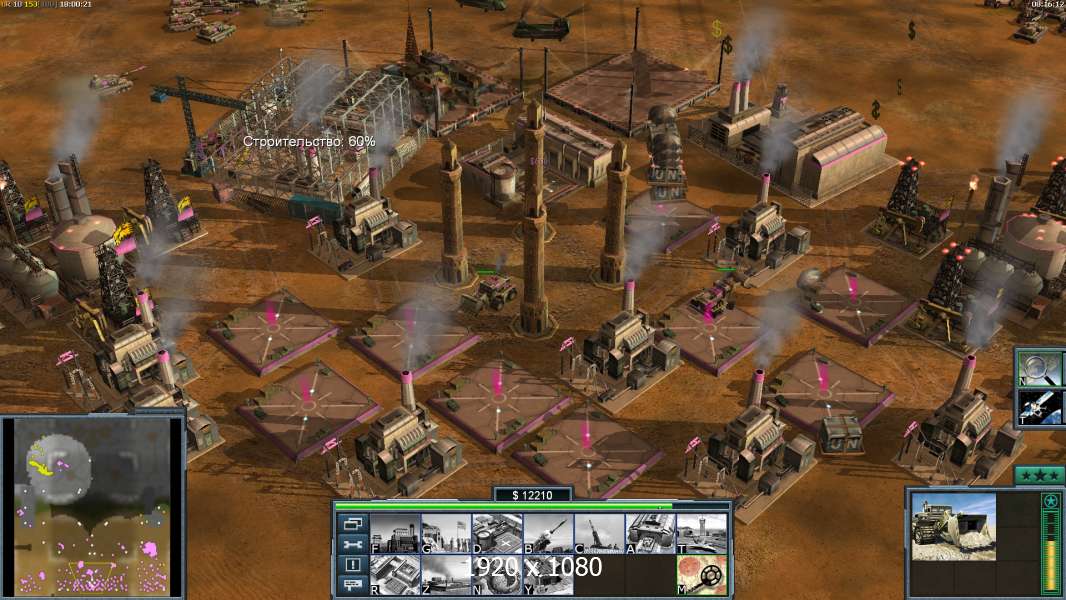Viewport: 1066px width, 600px height.
Task: Click the bottom-left command bar button
Action: (352, 586)
